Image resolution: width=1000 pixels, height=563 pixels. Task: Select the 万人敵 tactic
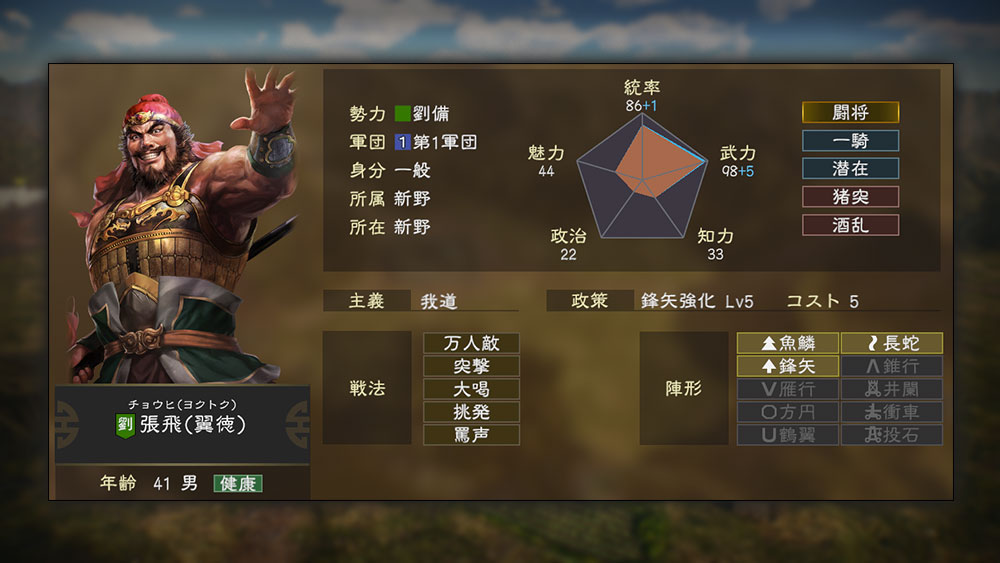471,343
